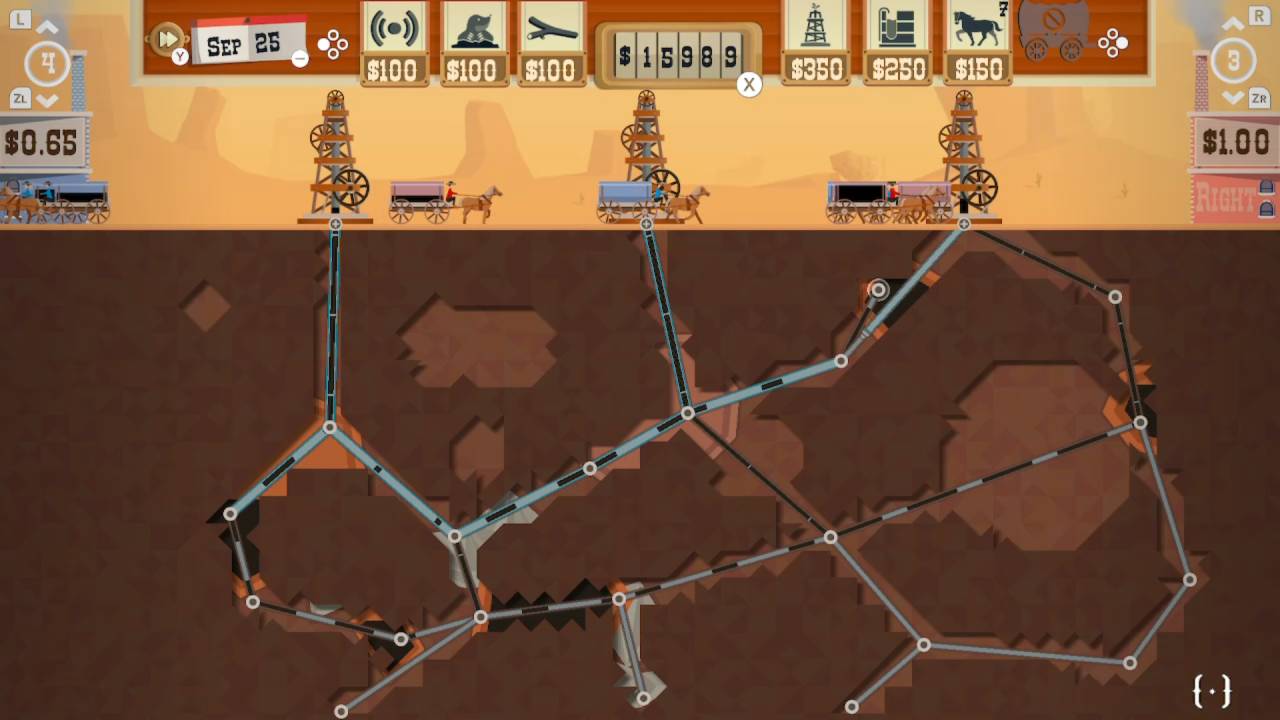Lower the left oil price with ZL arrow
The image size is (1280, 720).
(48, 99)
